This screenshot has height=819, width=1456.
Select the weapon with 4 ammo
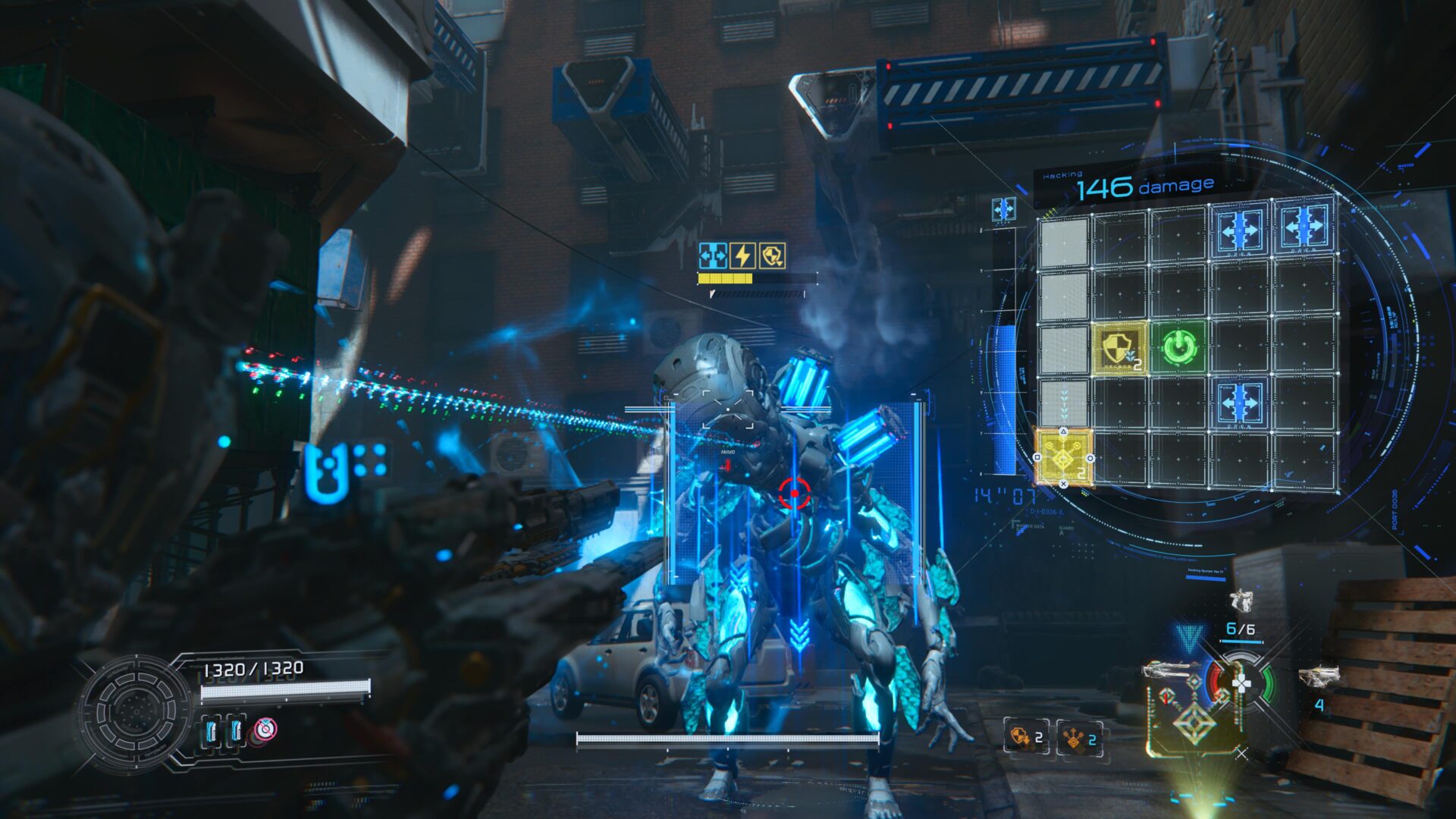point(1319,676)
